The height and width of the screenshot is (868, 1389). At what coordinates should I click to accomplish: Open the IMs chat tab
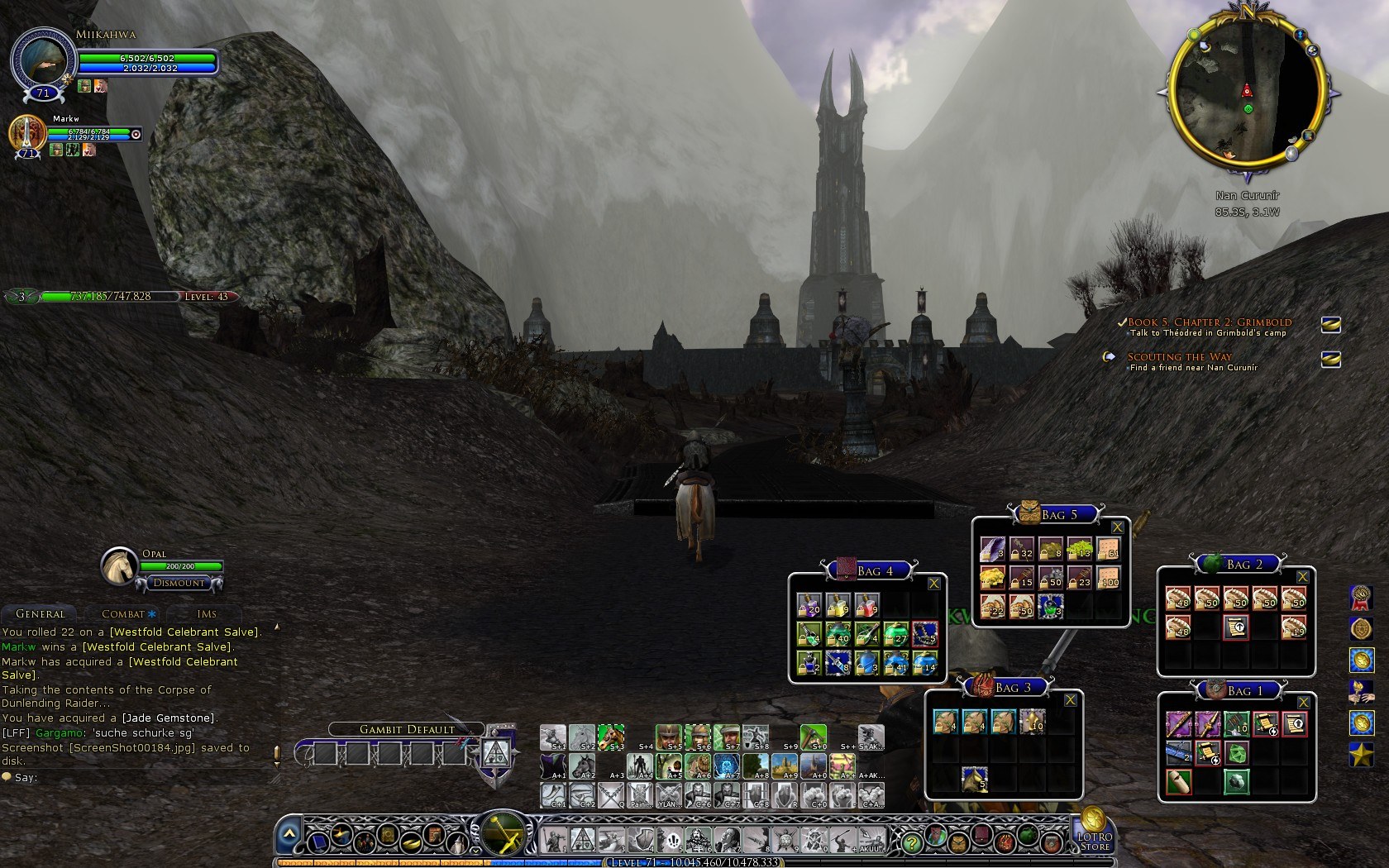click(x=207, y=613)
